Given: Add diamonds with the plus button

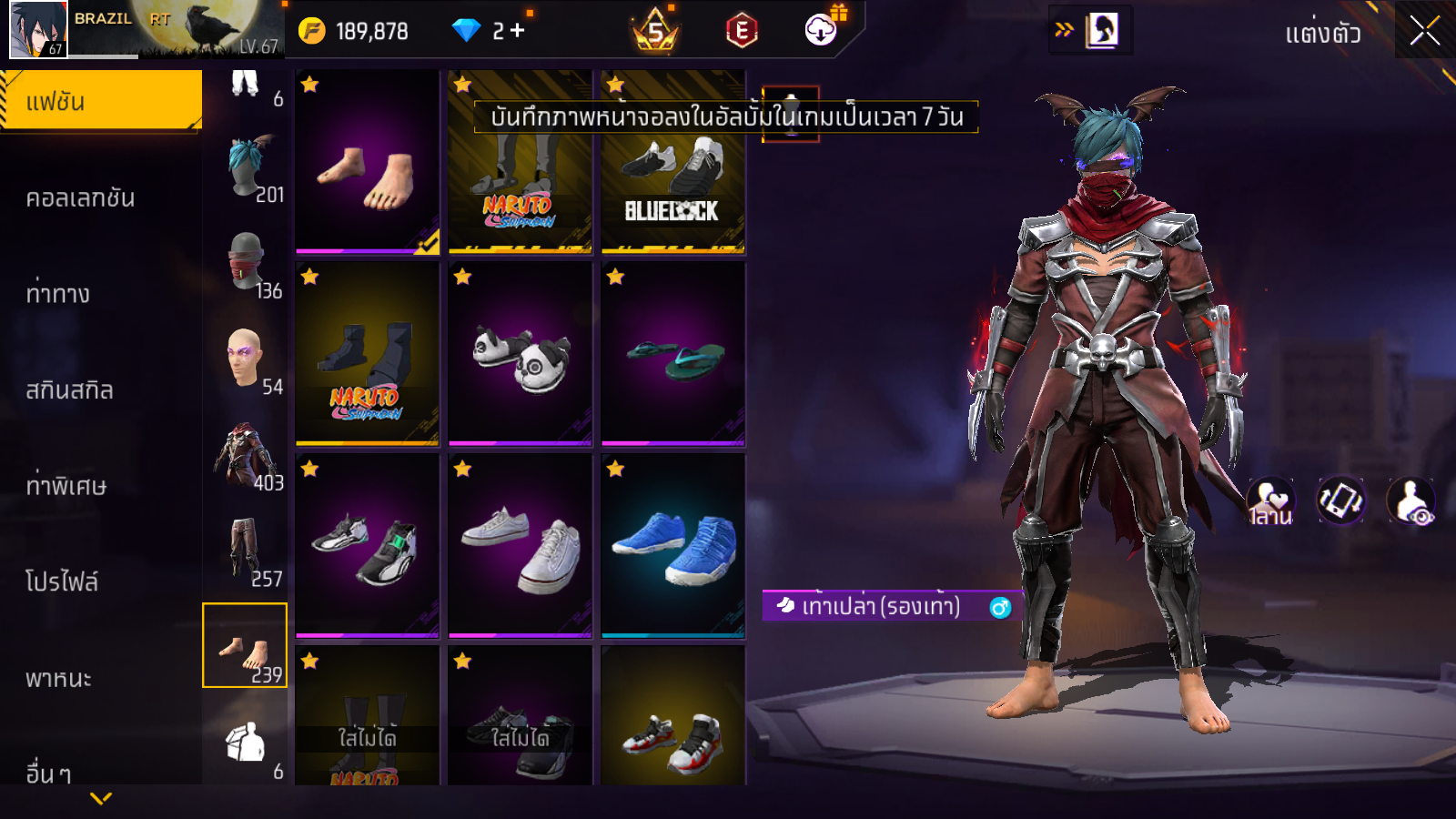Looking at the screenshot, I should [x=518, y=31].
